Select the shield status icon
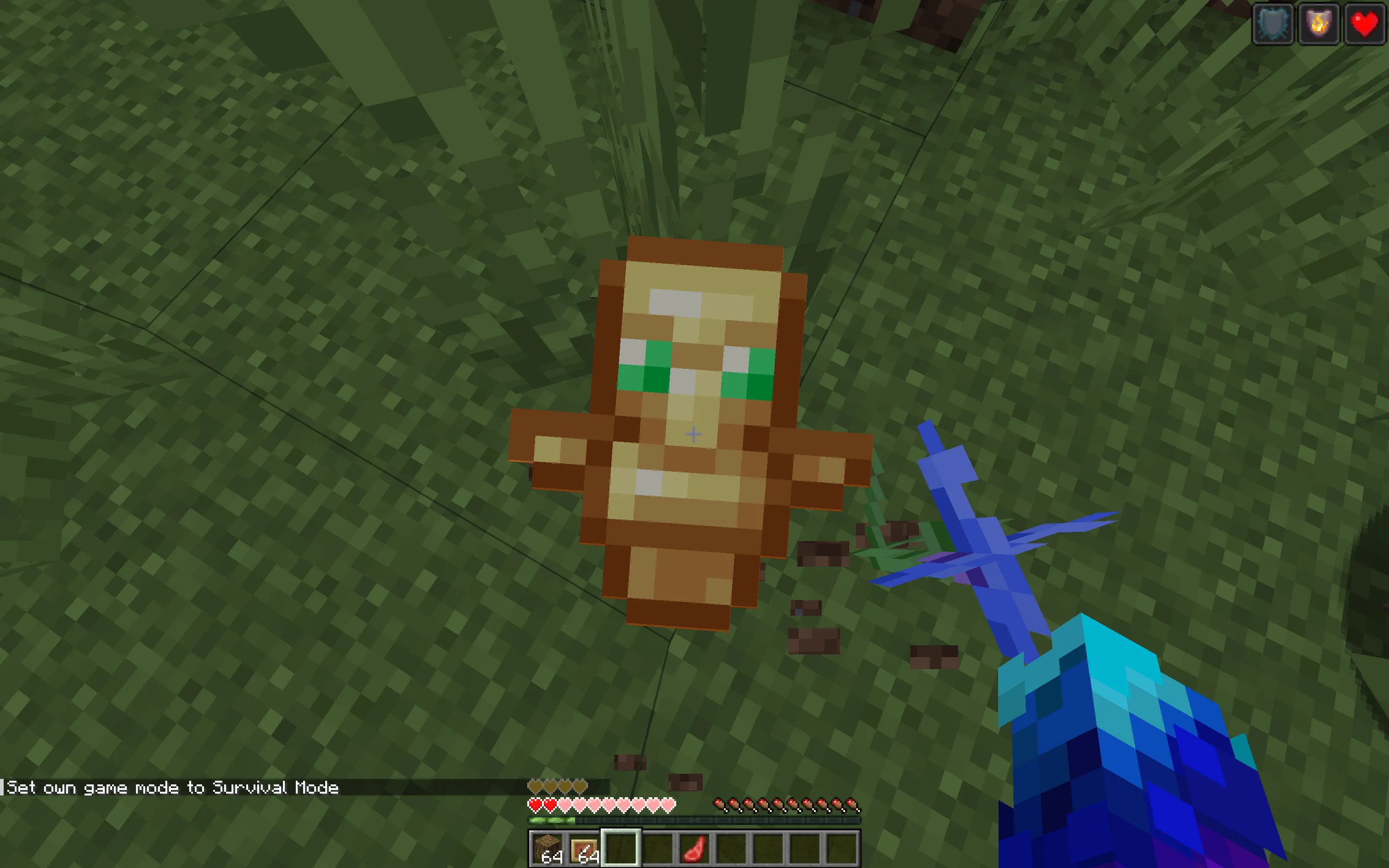 click(x=1273, y=23)
